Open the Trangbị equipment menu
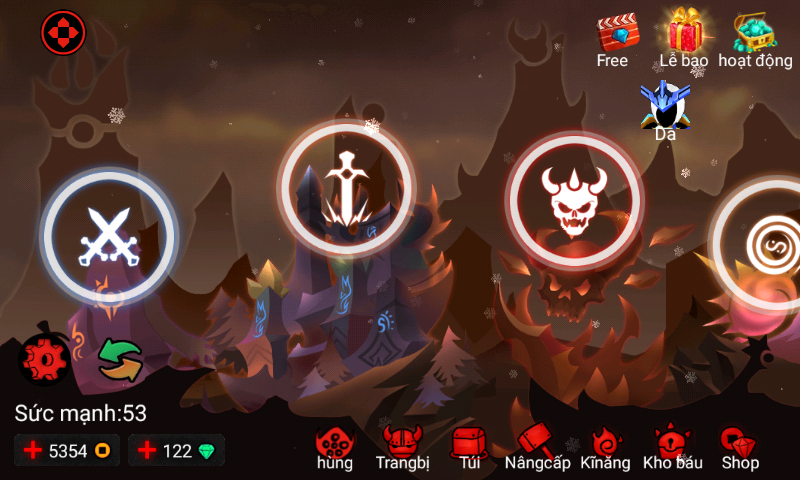This screenshot has height=480, width=800. click(x=402, y=447)
